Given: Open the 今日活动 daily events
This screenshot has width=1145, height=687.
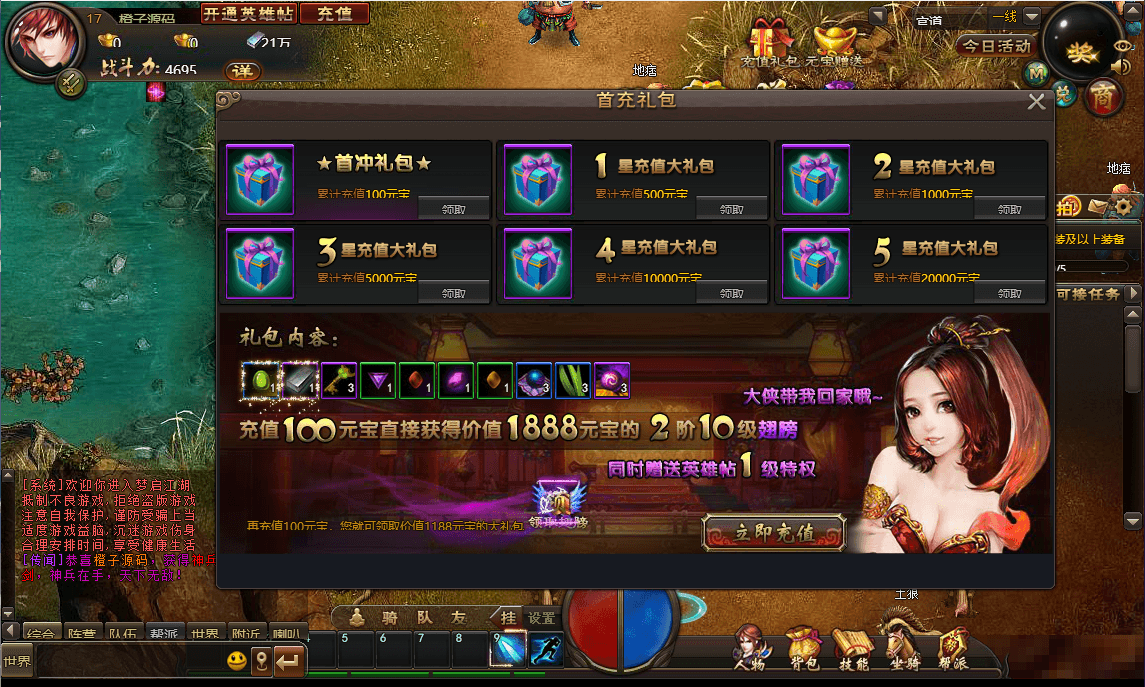Looking at the screenshot, I should coord(996,46).
